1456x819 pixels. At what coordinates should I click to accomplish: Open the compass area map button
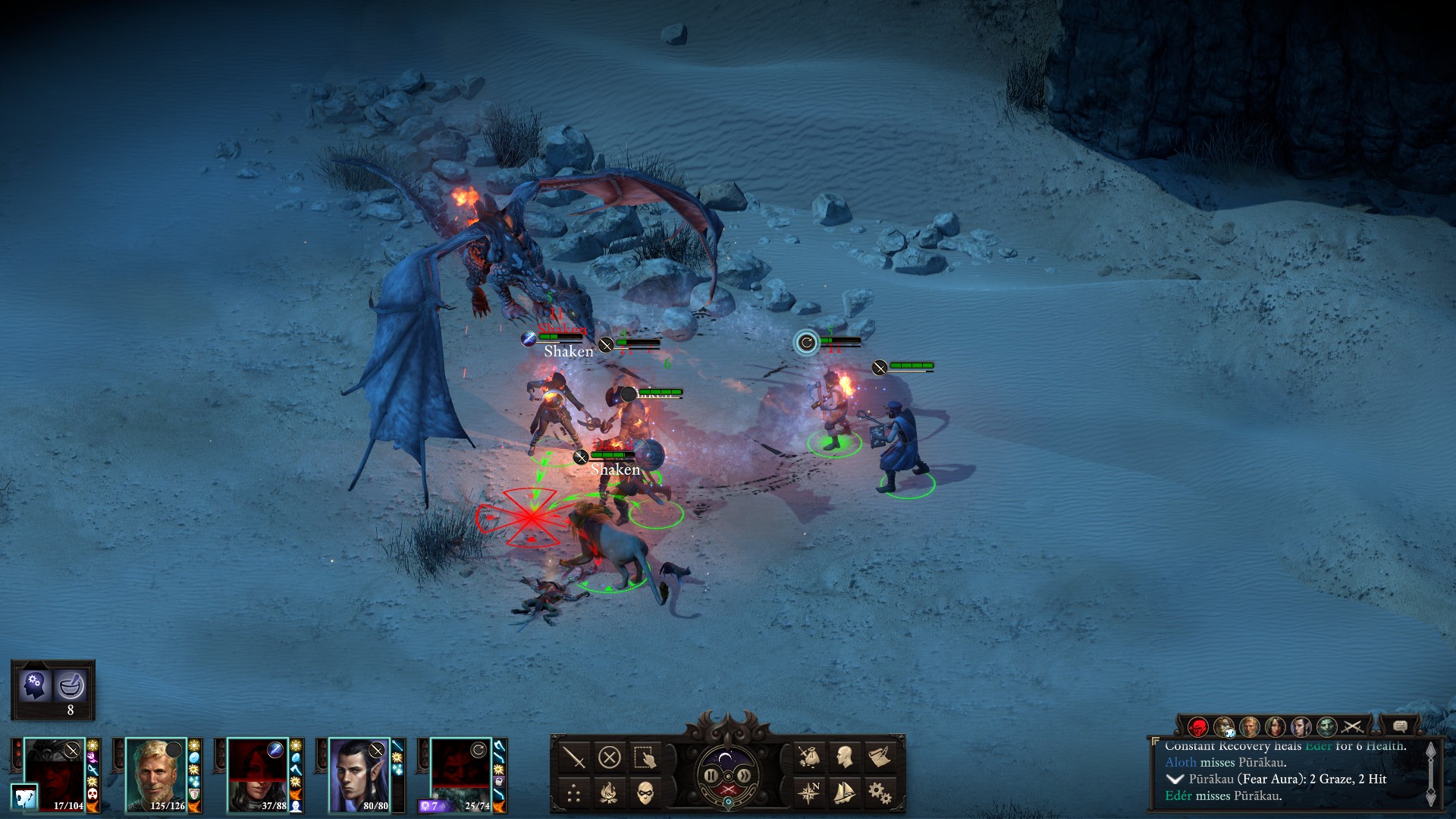(x=809, y=793)
